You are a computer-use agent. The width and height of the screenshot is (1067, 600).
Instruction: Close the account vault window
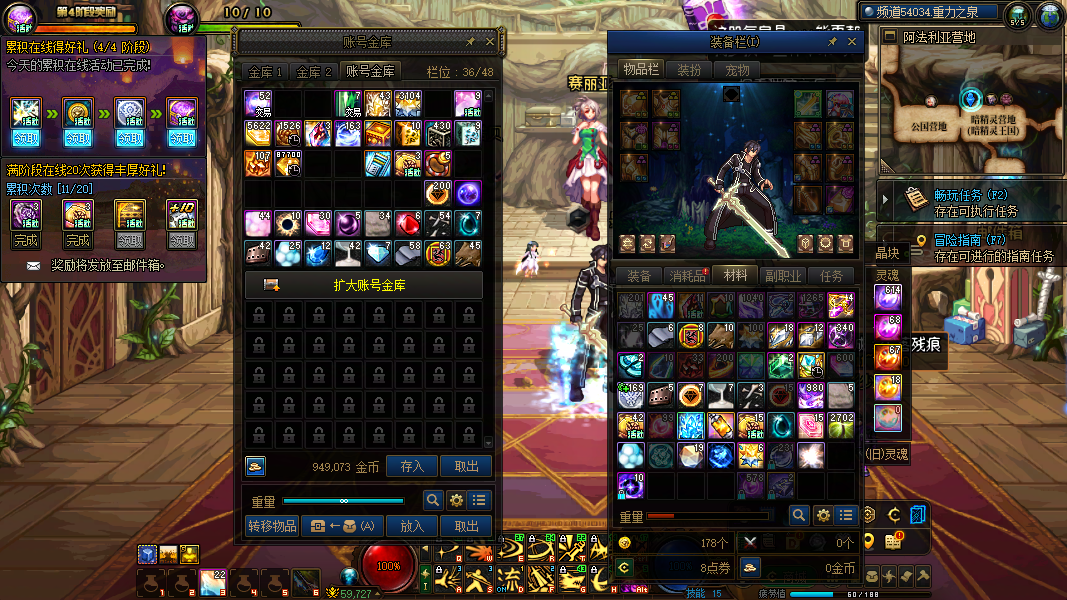coord(490,42)
